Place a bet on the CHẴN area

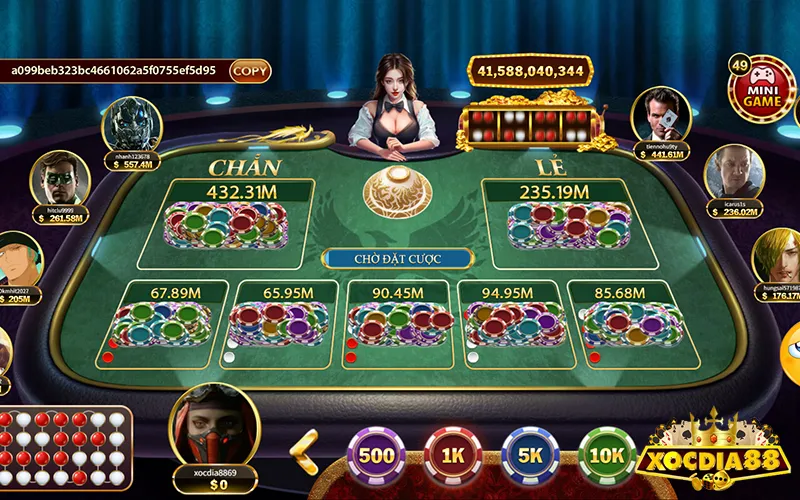[x=238, y=223]
